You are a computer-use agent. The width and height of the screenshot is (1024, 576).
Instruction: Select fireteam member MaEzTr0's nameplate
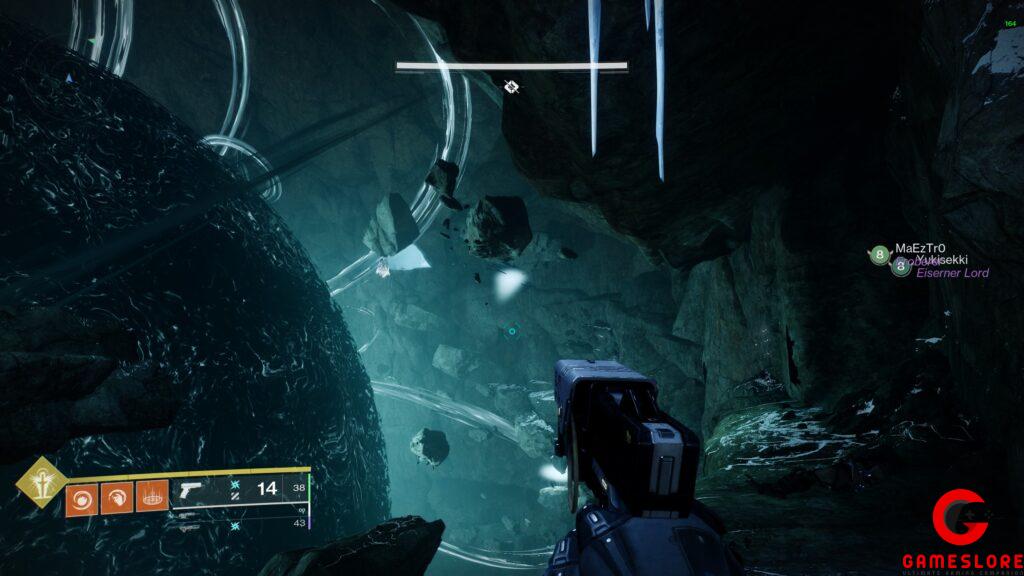point(920,248)
